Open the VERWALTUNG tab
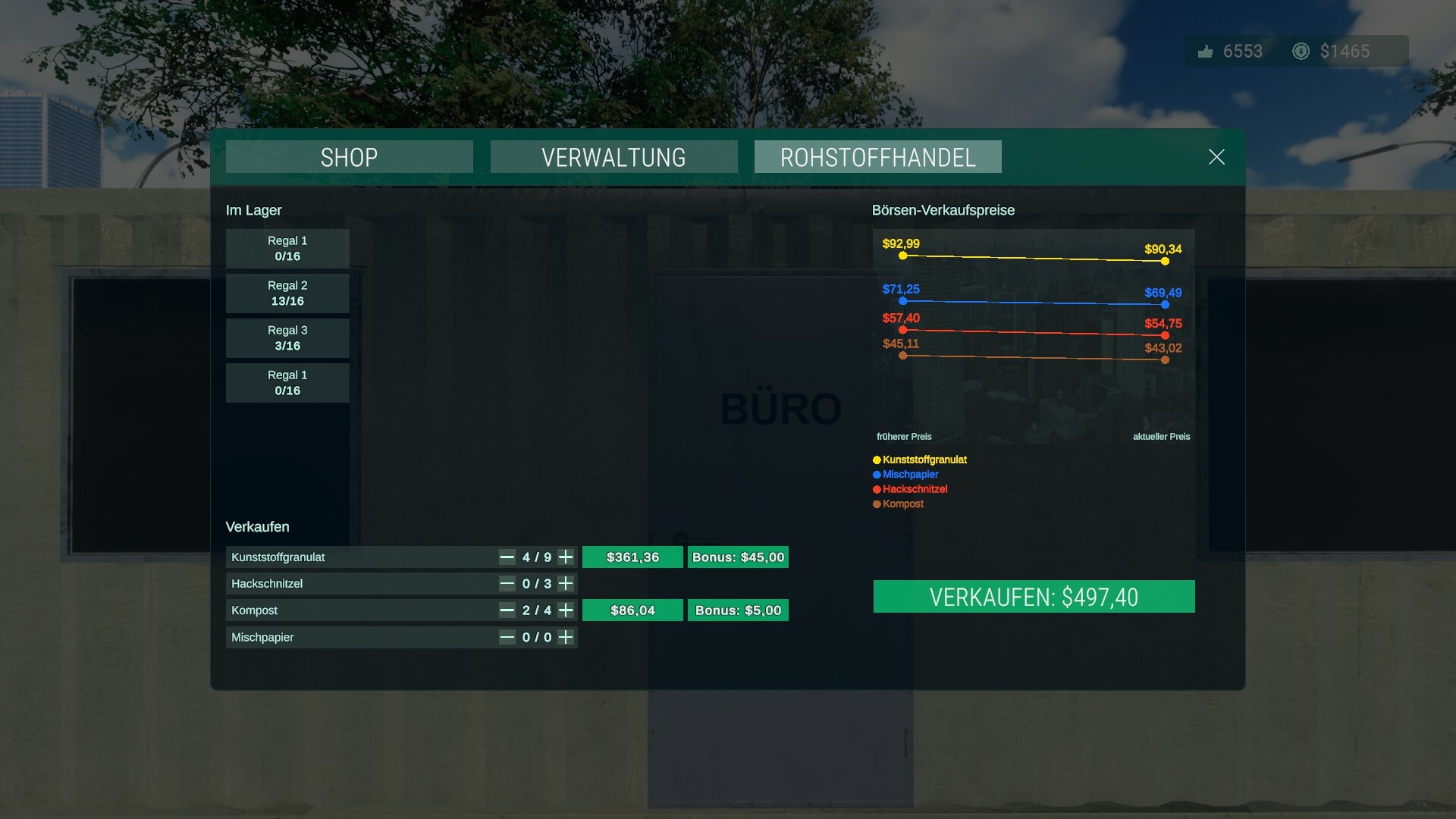The height and width of the screenshot is (819, 1456). tap(614, 157)
